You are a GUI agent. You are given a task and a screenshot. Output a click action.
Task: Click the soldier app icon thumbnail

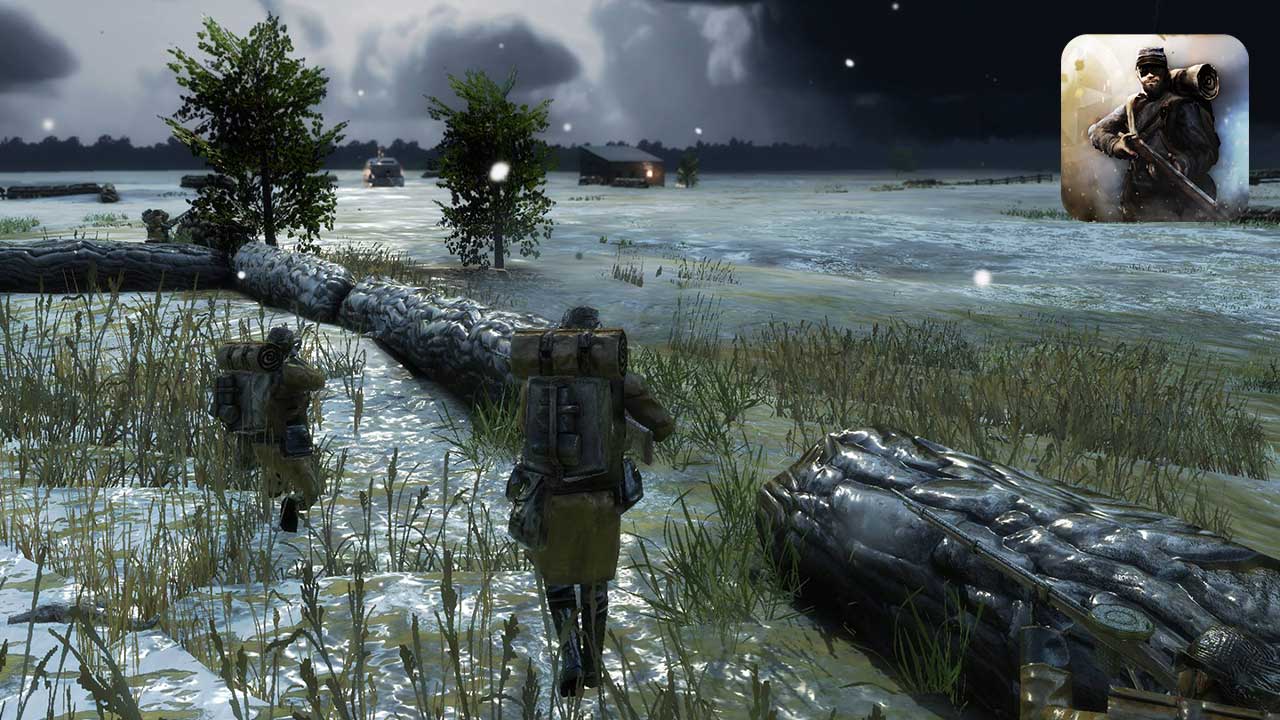pyautogui.click(x=1154, y=128)
